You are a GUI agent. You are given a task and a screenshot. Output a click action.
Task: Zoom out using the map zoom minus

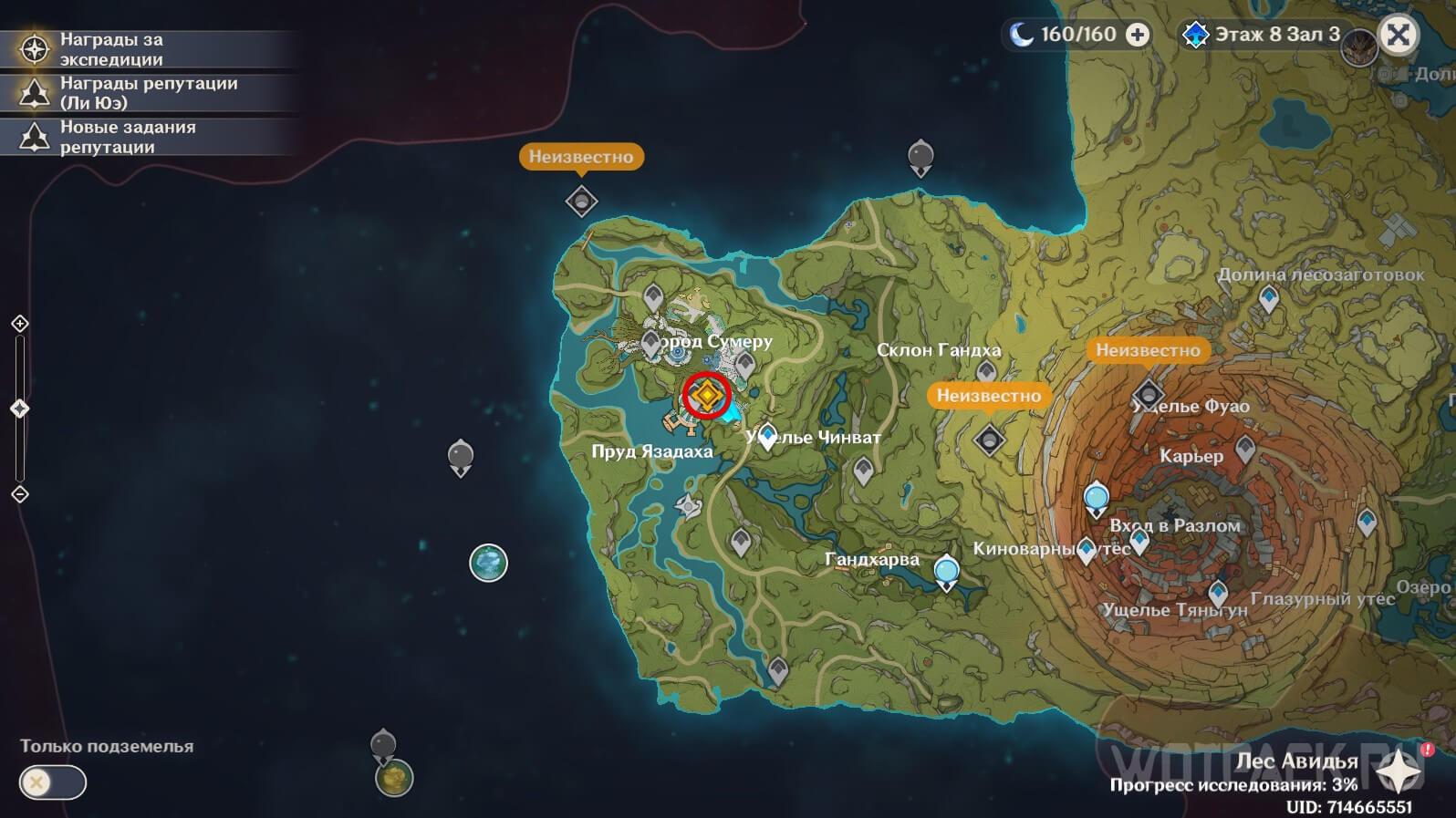click(20, 494)
